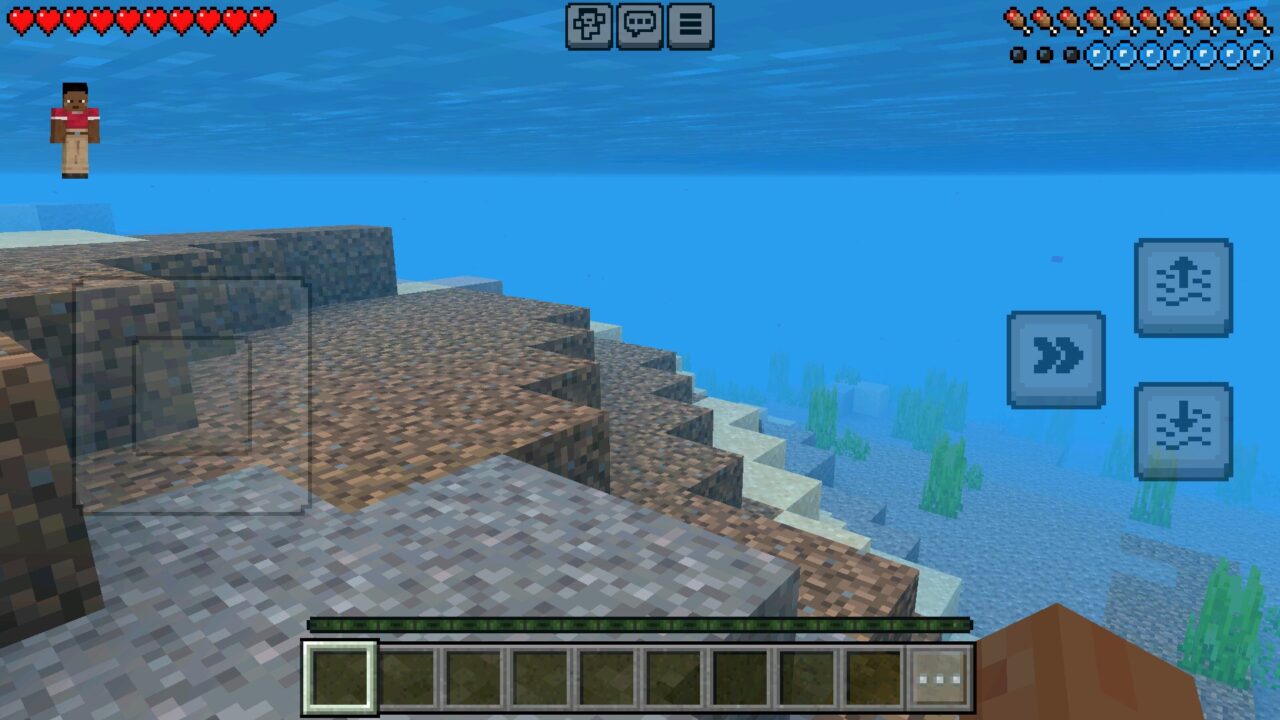Image resolution: width=1280 pixels, height=720 pixels.
Task: Select the fifth hotbar slot
Action: pos(608,675)
